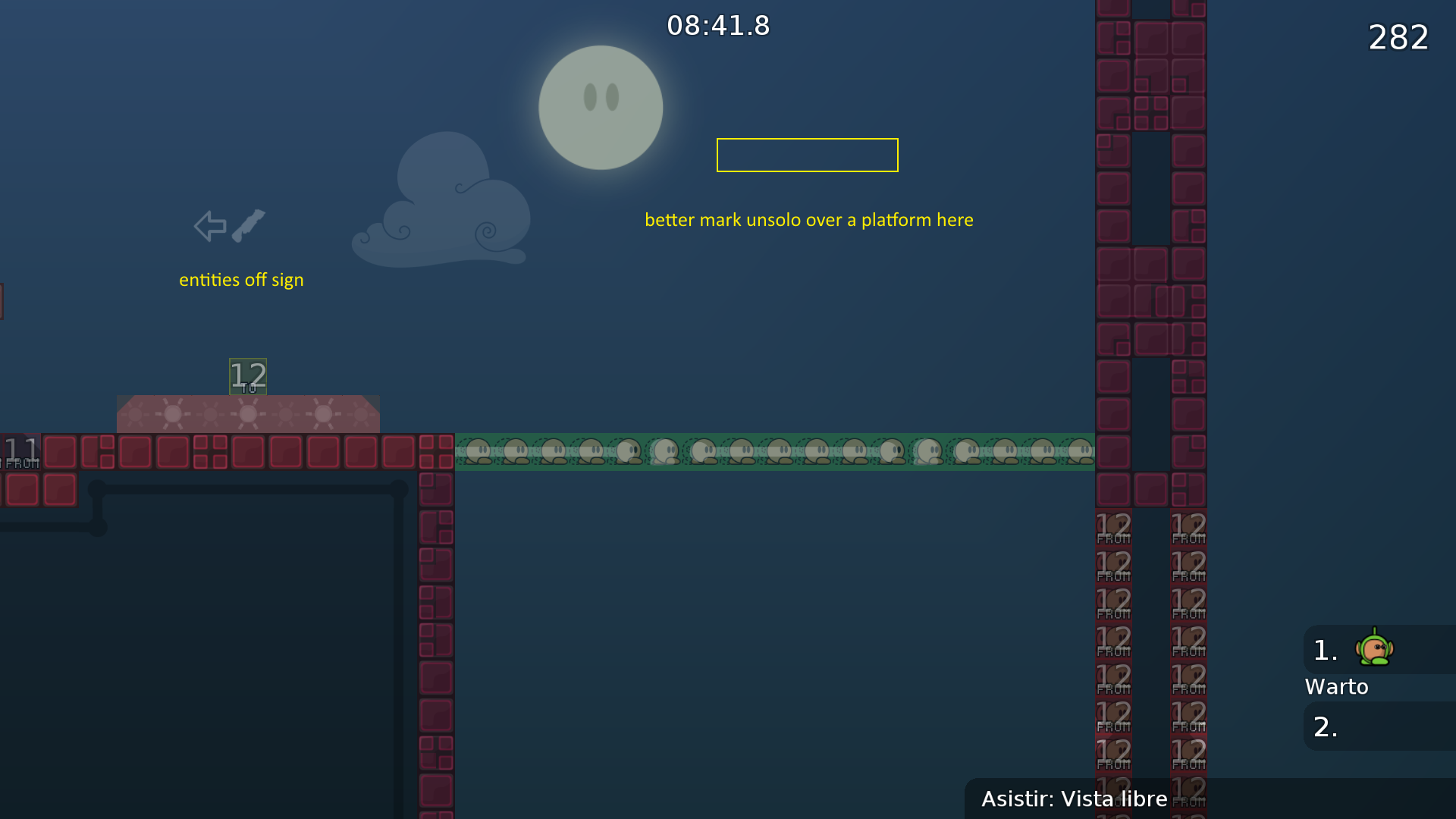Toggle the pink stopper platform state

coord(248,414)
